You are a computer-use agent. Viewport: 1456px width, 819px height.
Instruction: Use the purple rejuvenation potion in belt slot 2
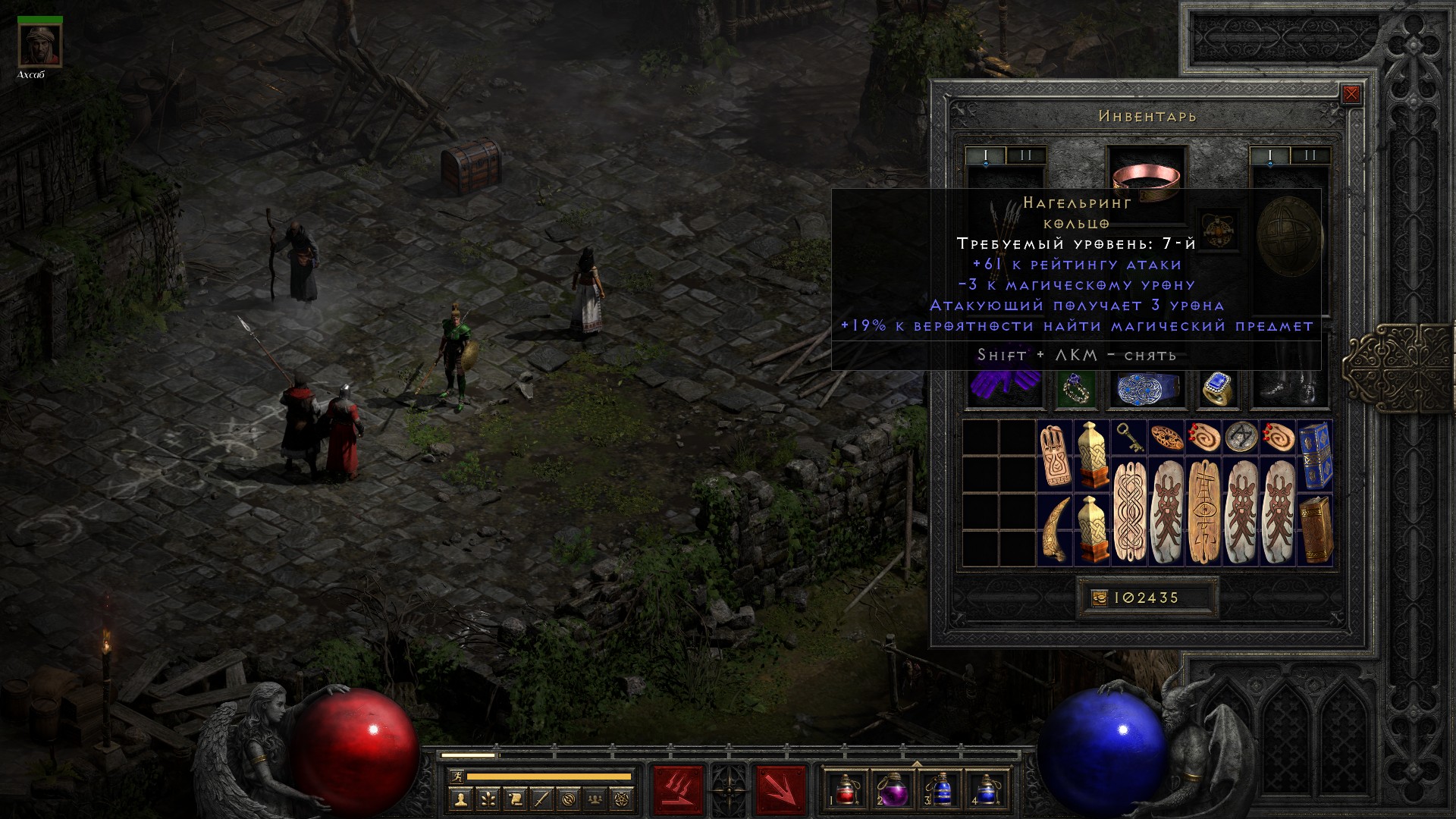pyautogui.click(x=893, y=789)
